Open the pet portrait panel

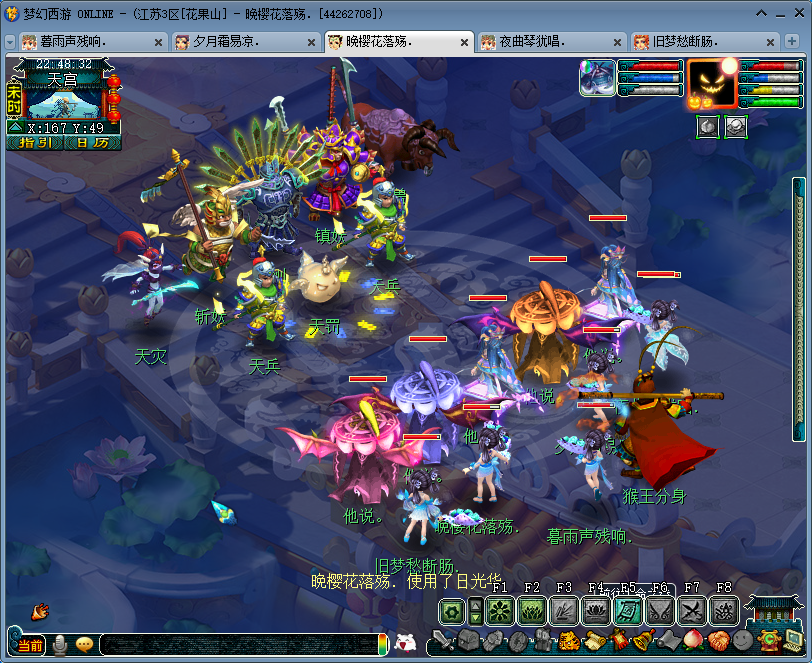pyautogui.click(x=597, y=78)
